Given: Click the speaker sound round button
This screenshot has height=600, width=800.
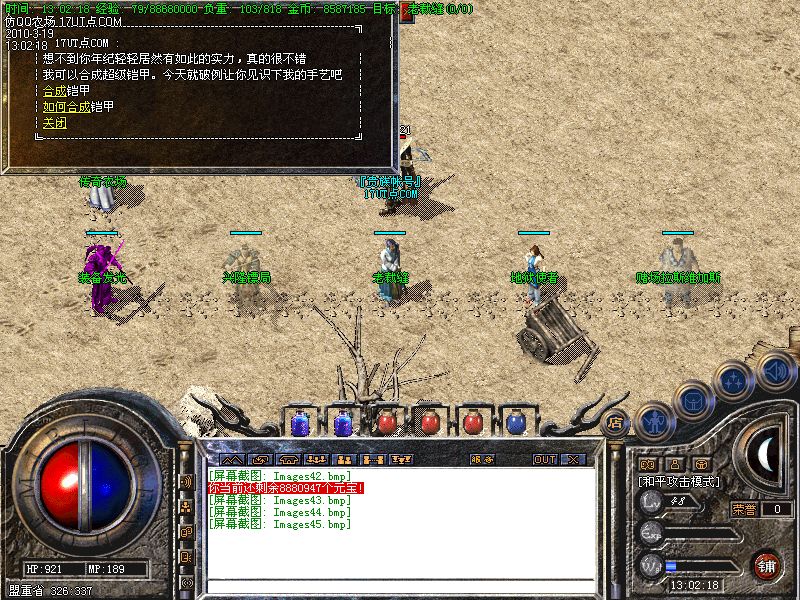Looking at the screenshot, I should tap(775, 372).
